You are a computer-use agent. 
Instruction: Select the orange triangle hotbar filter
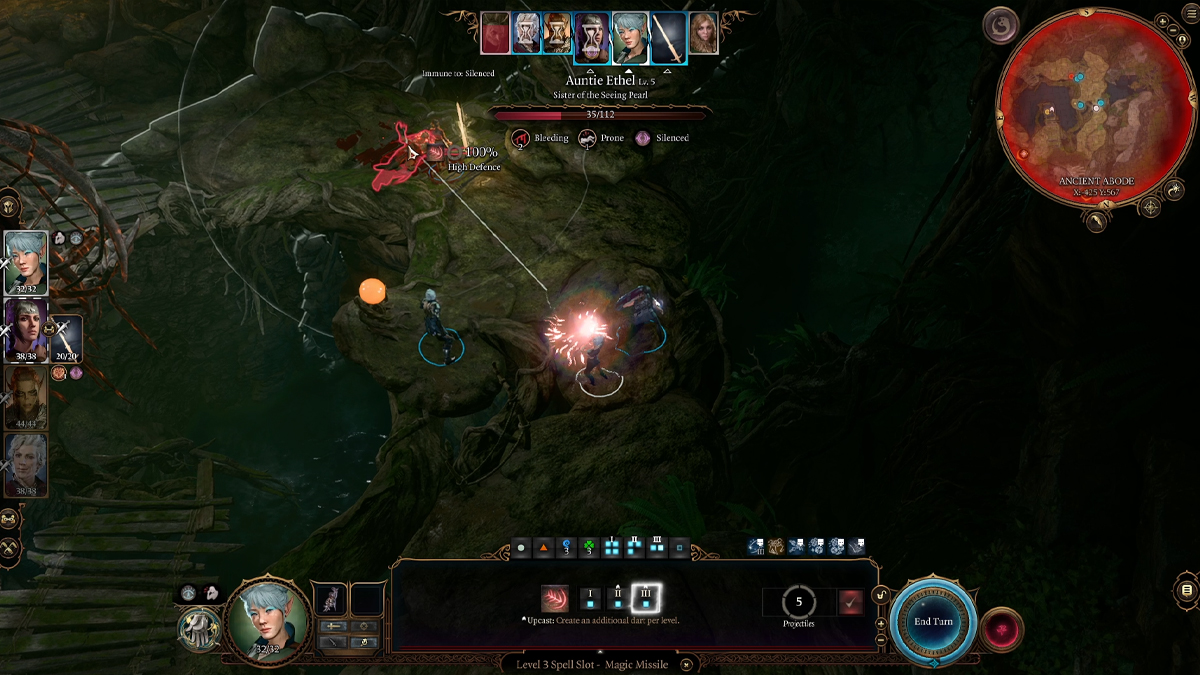point(544,548)
